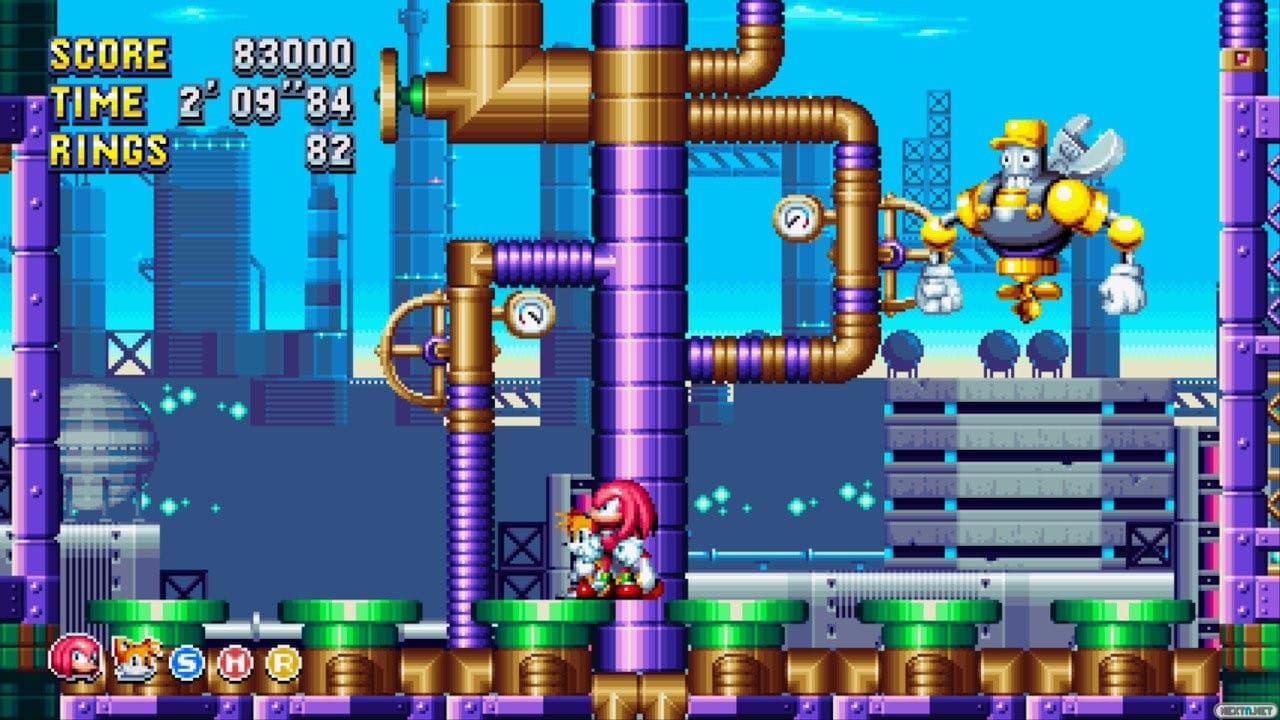Click the pressure gauge near the left pipes
Screen dimensions: 1280x720
click(528, 313)
